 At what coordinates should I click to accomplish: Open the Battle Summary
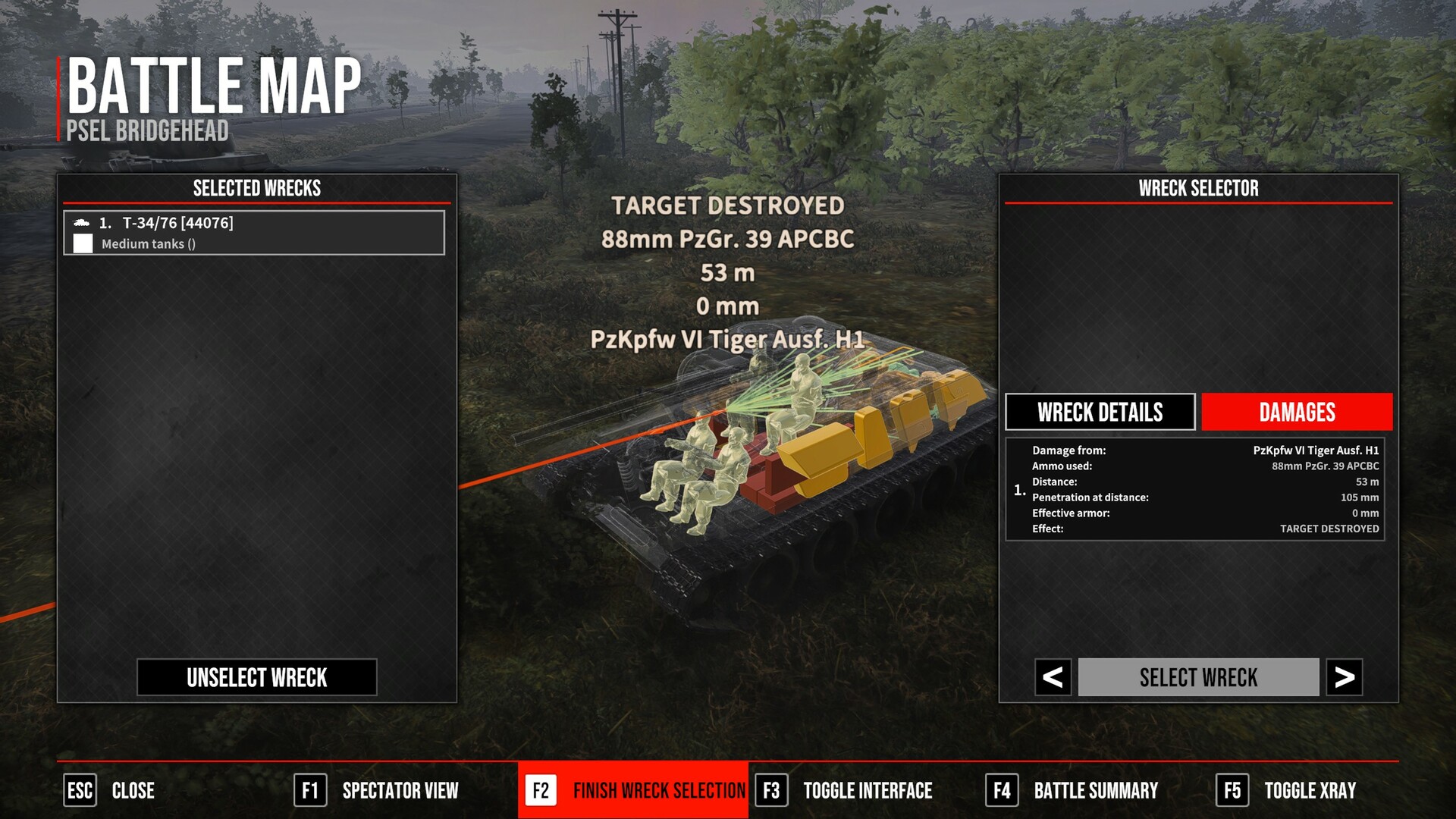[1072, 790]
